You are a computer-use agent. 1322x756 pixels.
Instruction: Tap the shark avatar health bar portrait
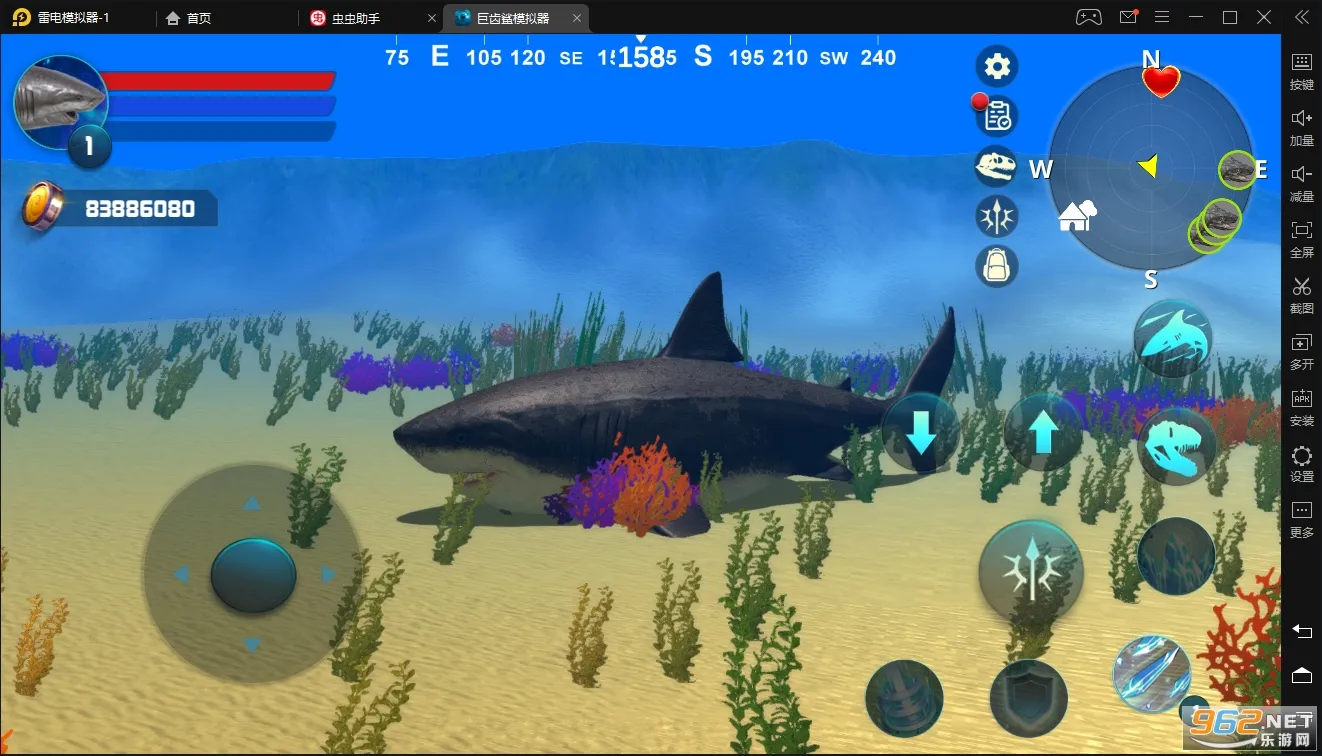(x=60, y=100)
